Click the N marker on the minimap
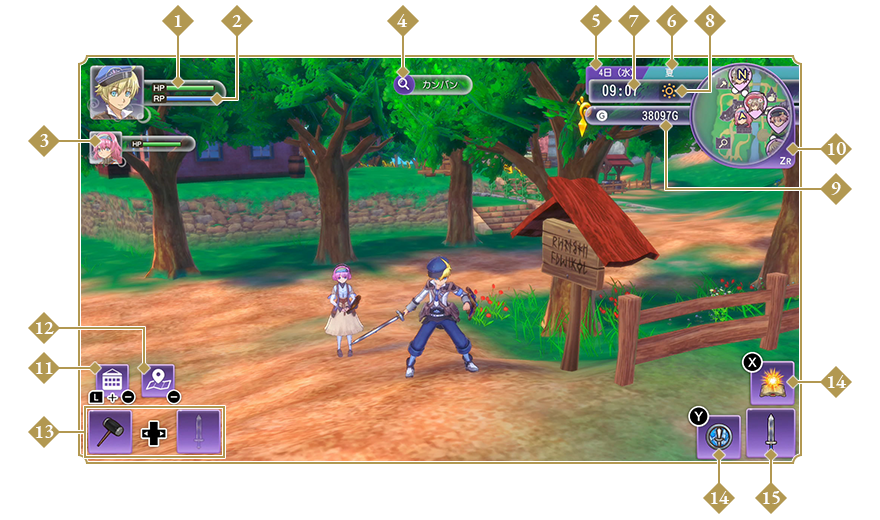880x520 pixels. (741, 74)
